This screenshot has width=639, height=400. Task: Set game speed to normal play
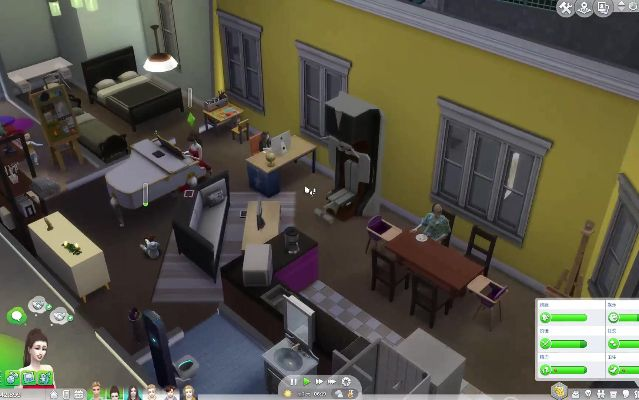(x=307, y=381)
